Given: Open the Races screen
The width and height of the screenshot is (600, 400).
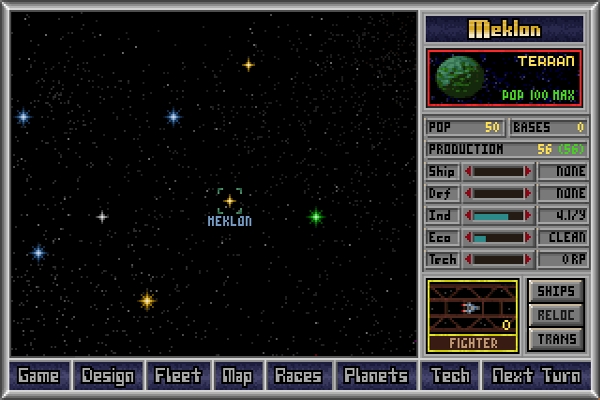Looking at the screenshot, I should point(298,376).
